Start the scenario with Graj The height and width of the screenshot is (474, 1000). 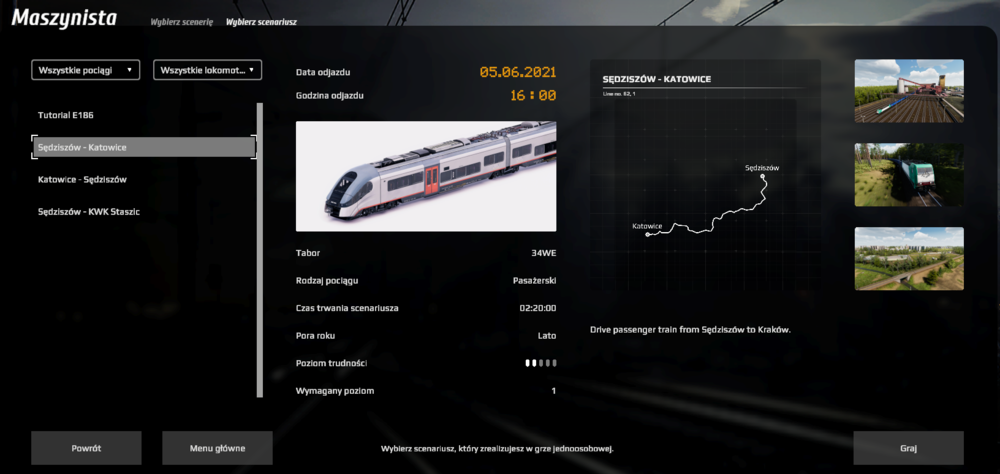tap(908, 448)
